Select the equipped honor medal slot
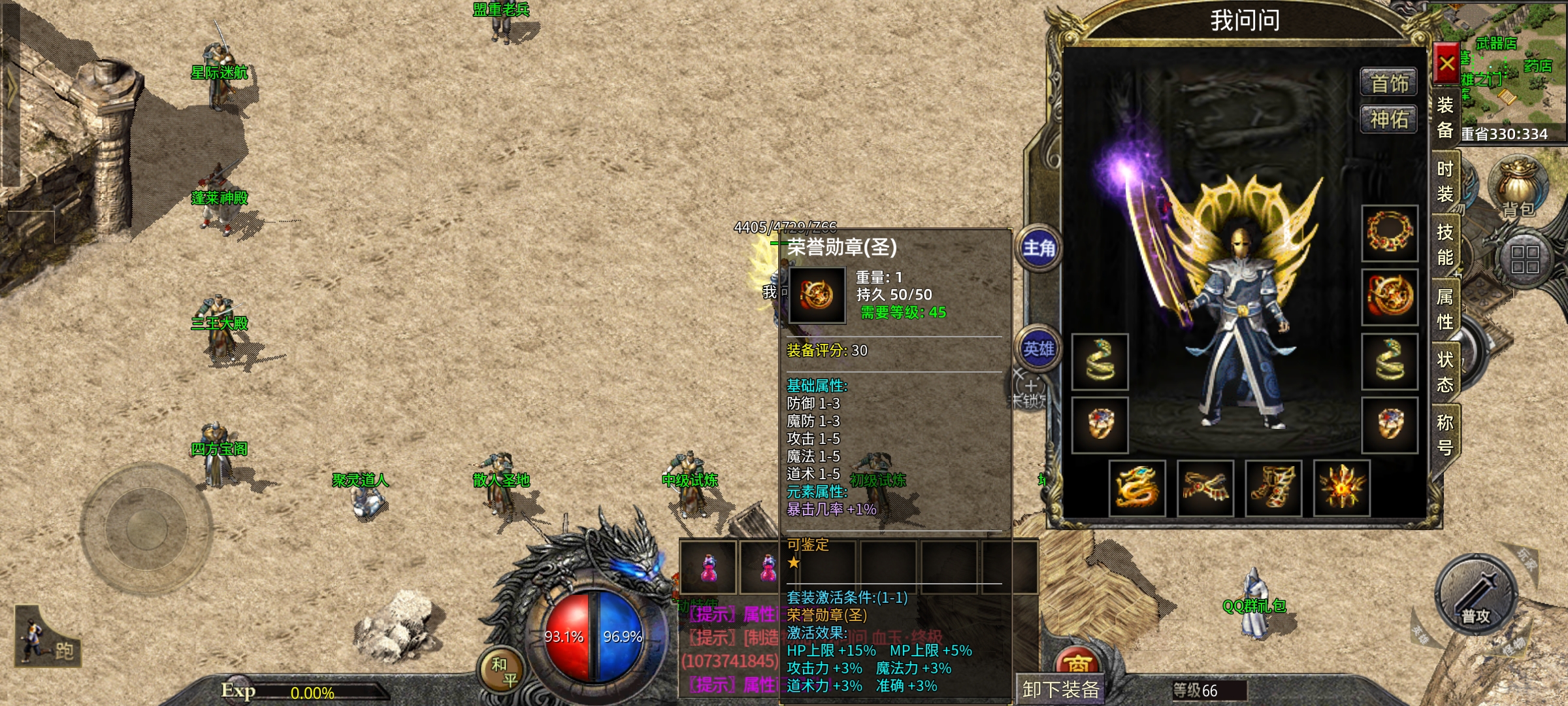The height and width of the screenshot is (706, 1568). click(x=1390, y=297)
